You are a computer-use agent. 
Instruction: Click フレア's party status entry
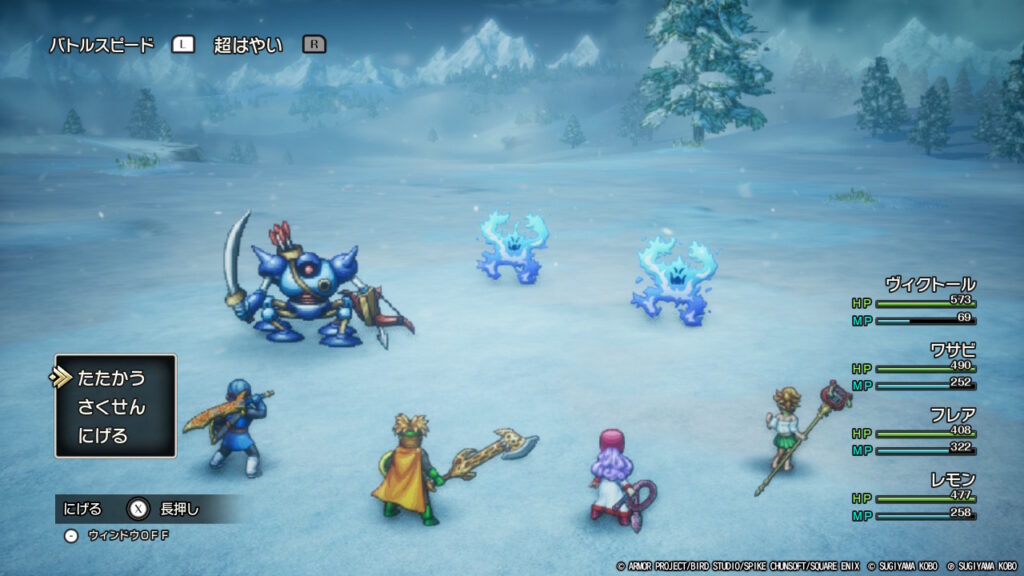(x=951, y=414)
